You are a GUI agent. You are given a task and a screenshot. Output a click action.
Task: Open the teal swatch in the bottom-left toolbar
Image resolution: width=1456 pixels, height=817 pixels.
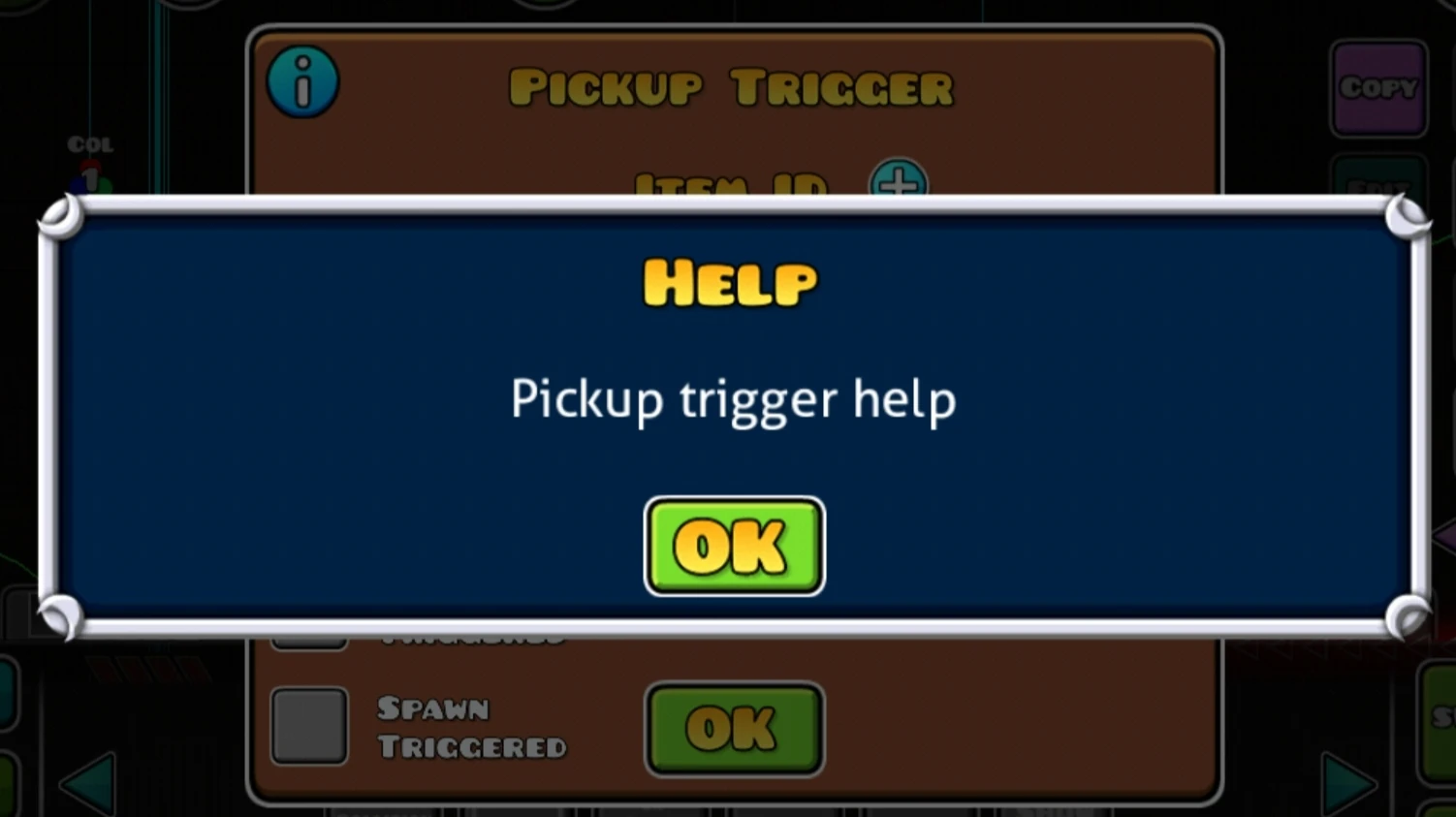point(6,692)
